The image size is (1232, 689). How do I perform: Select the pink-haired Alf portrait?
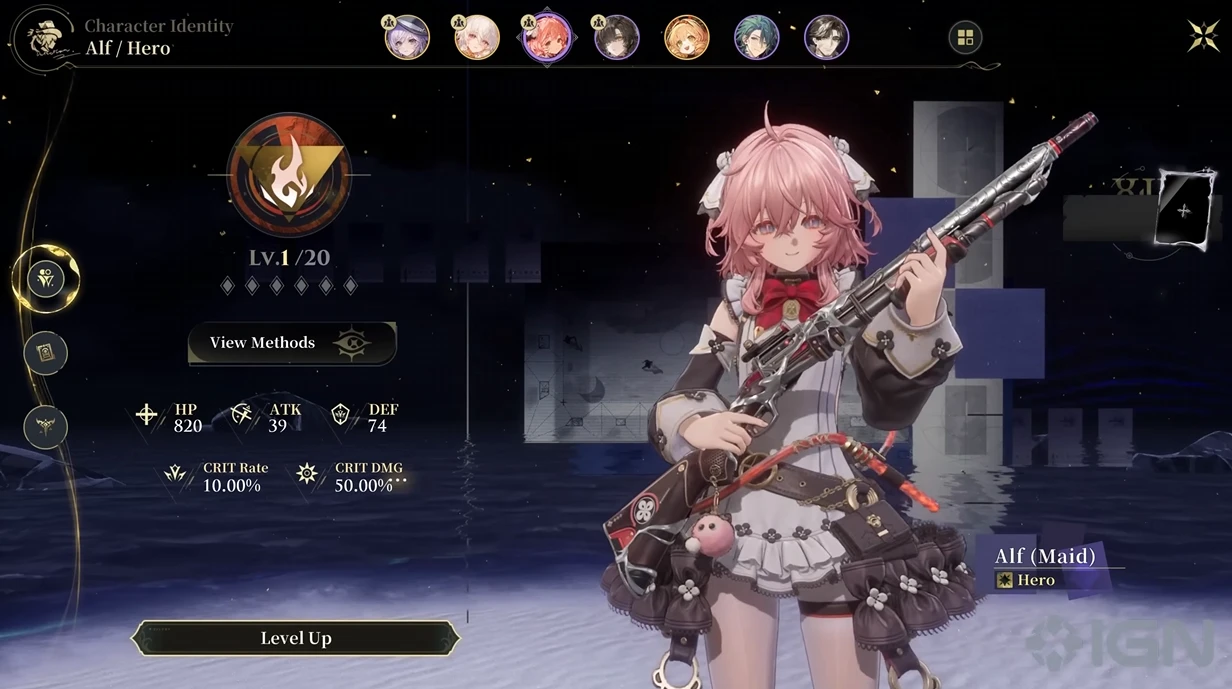[546, 38]
